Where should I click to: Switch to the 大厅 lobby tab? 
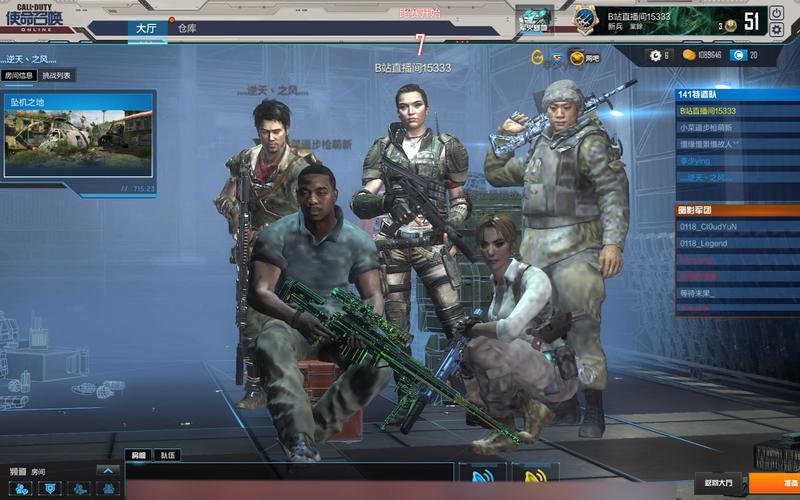(147, 28)
